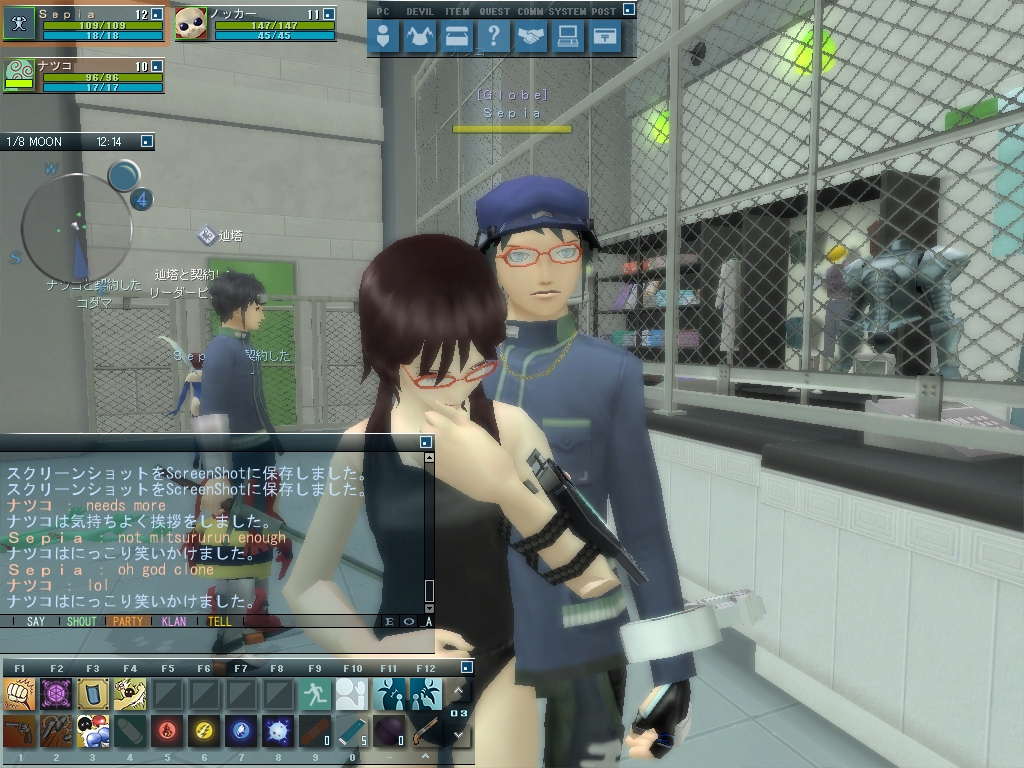Choose the KLAN chat channel

tap(173, 621)
